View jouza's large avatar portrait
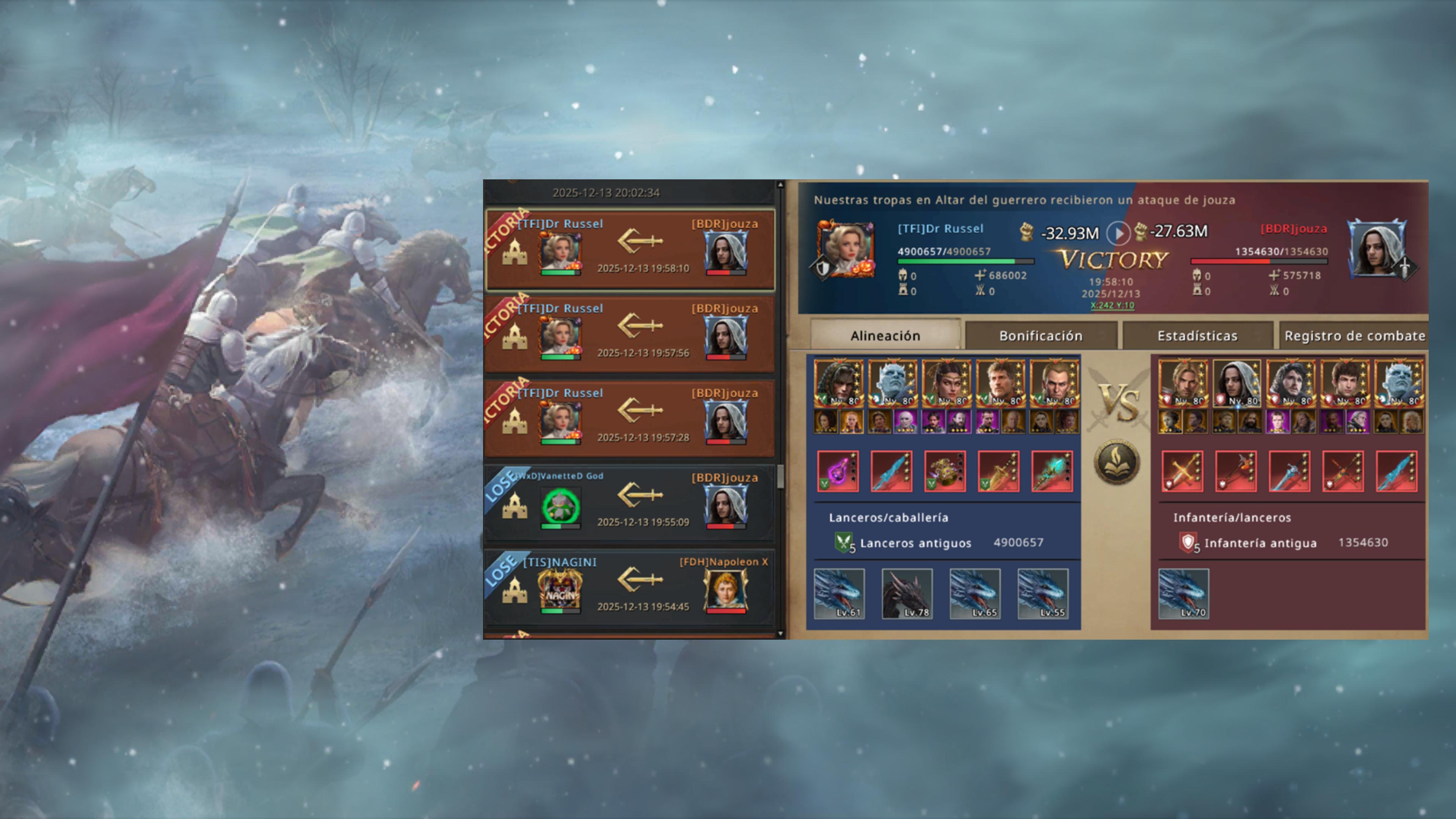Screen dimensions: 1456x819 point(1378,249)
